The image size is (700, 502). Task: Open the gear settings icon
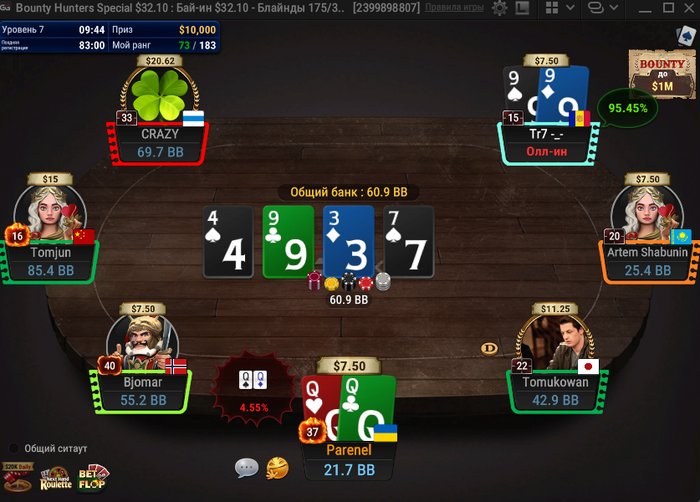click(x=497, y=7)
